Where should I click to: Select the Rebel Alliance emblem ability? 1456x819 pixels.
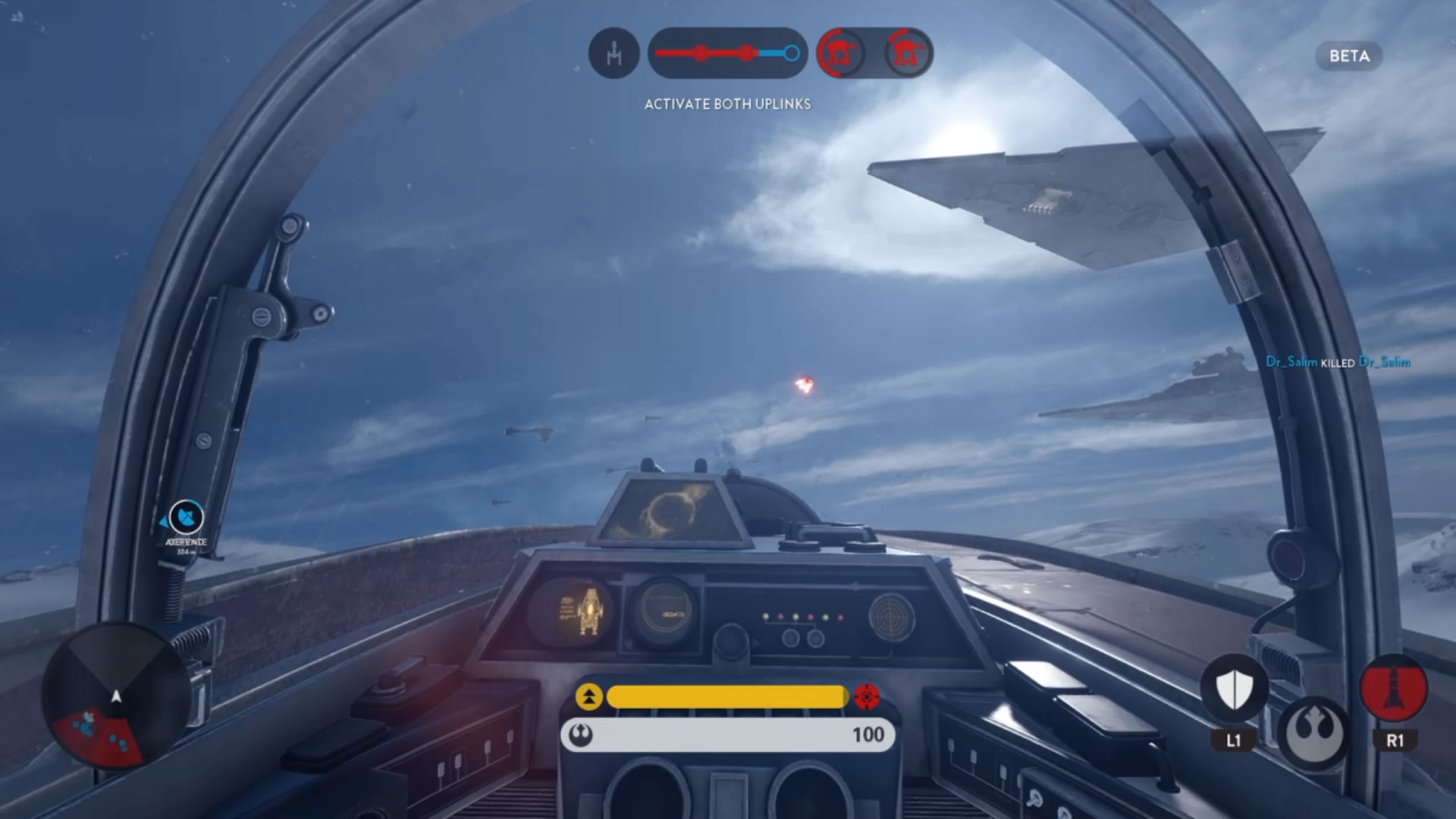1313,732
